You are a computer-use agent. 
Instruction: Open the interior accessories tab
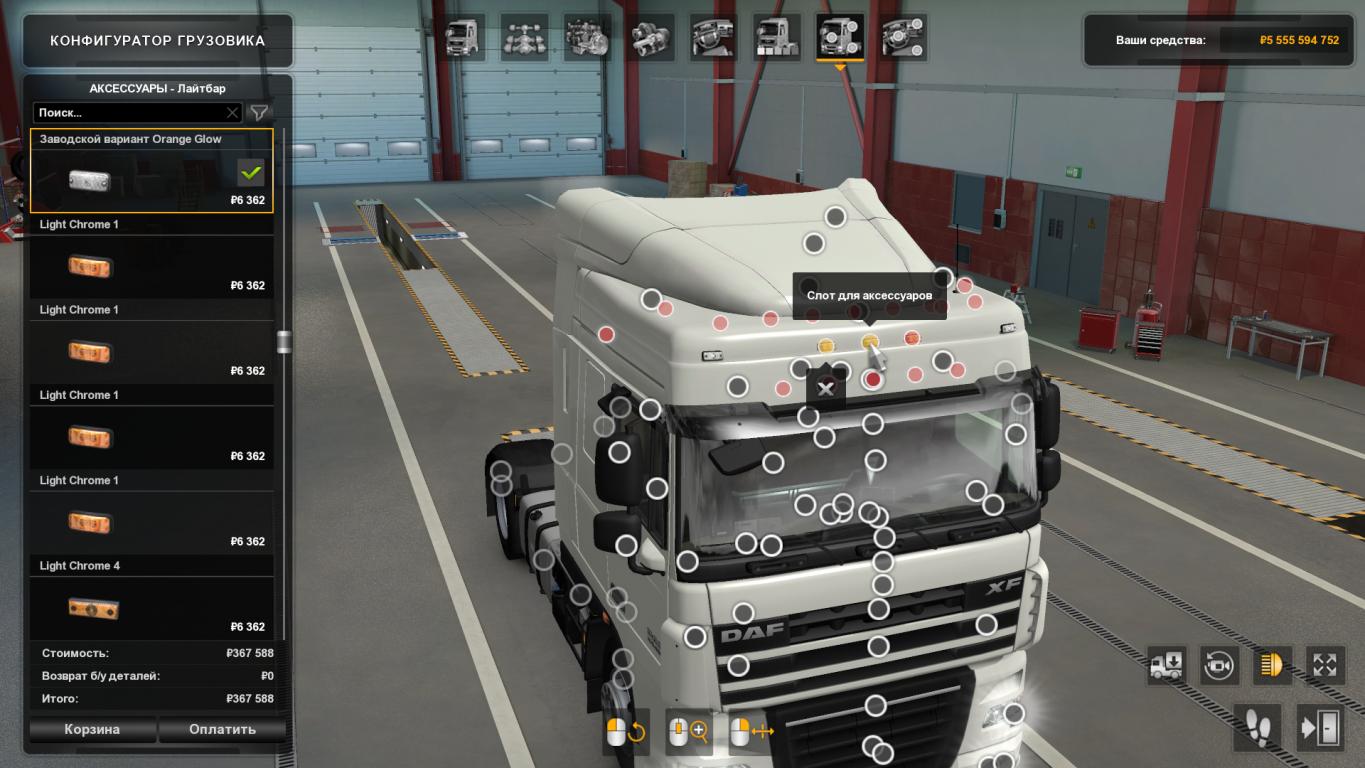[903, 37]
